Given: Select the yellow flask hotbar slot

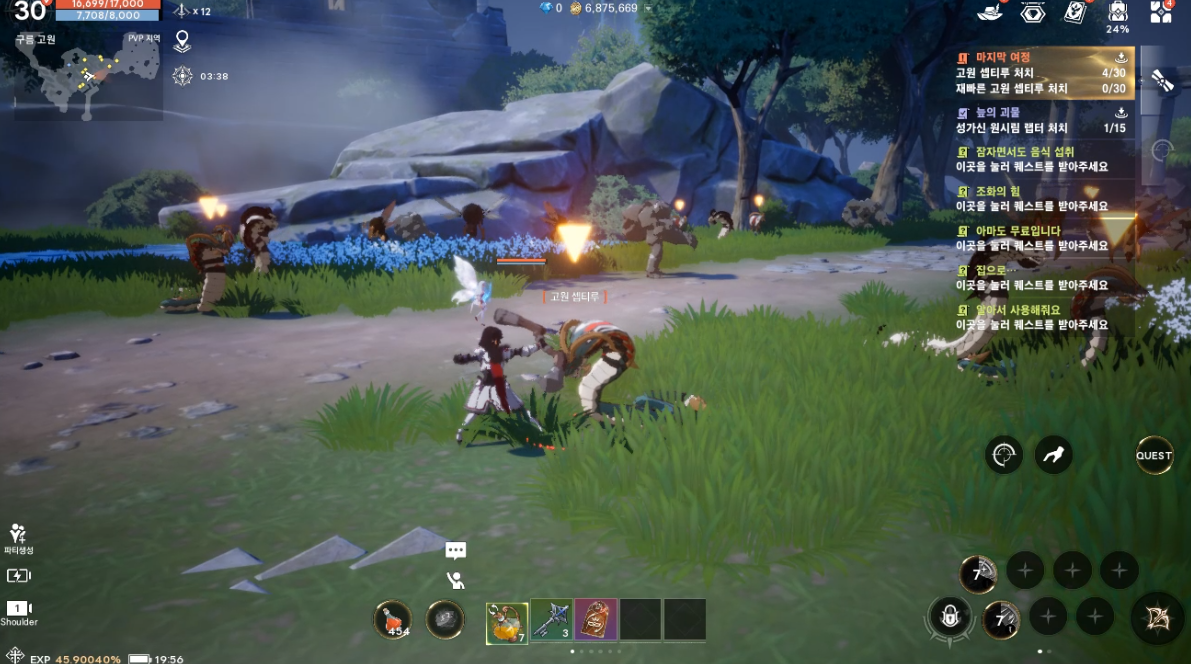Looking at the screenshot, I should coord(507,620).
